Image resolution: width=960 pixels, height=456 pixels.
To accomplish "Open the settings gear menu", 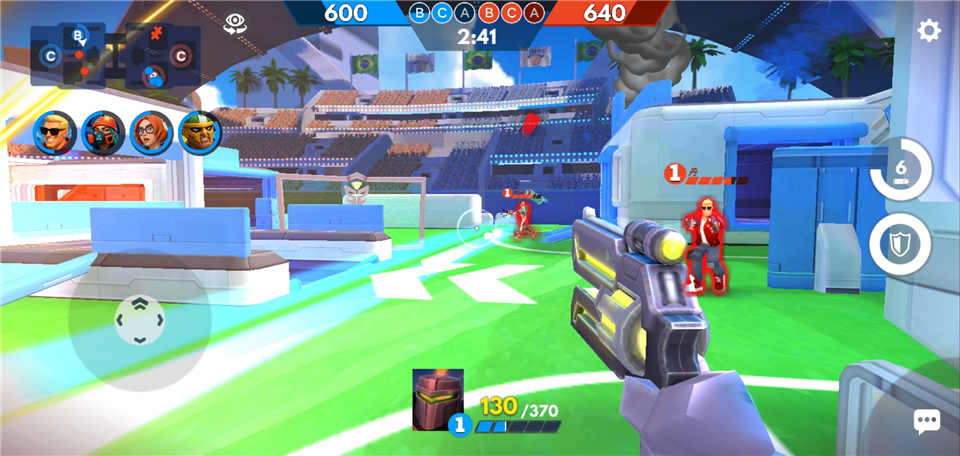I will (929, 31).
